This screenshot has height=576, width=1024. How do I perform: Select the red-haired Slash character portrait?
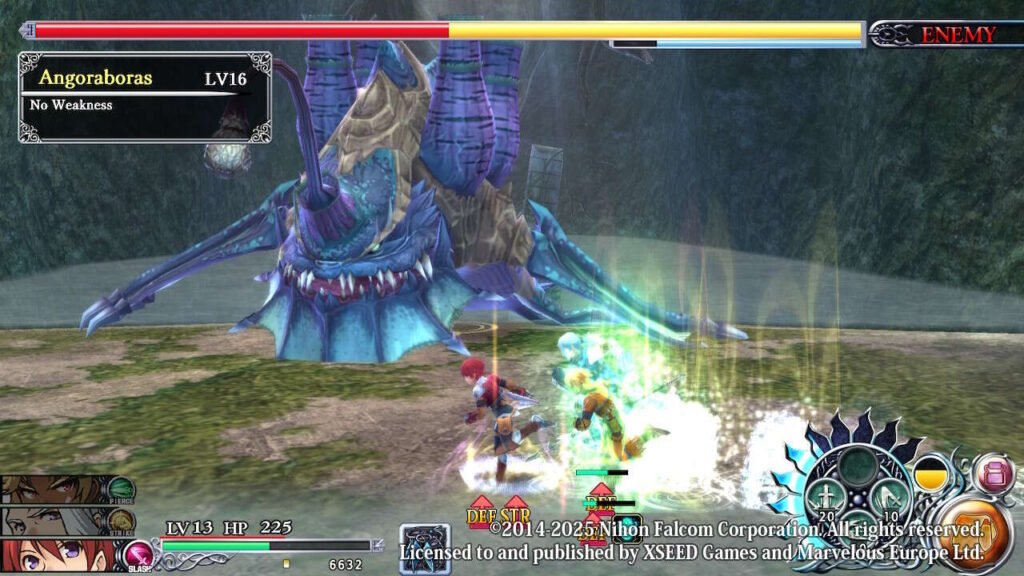(x=55, y=555)
